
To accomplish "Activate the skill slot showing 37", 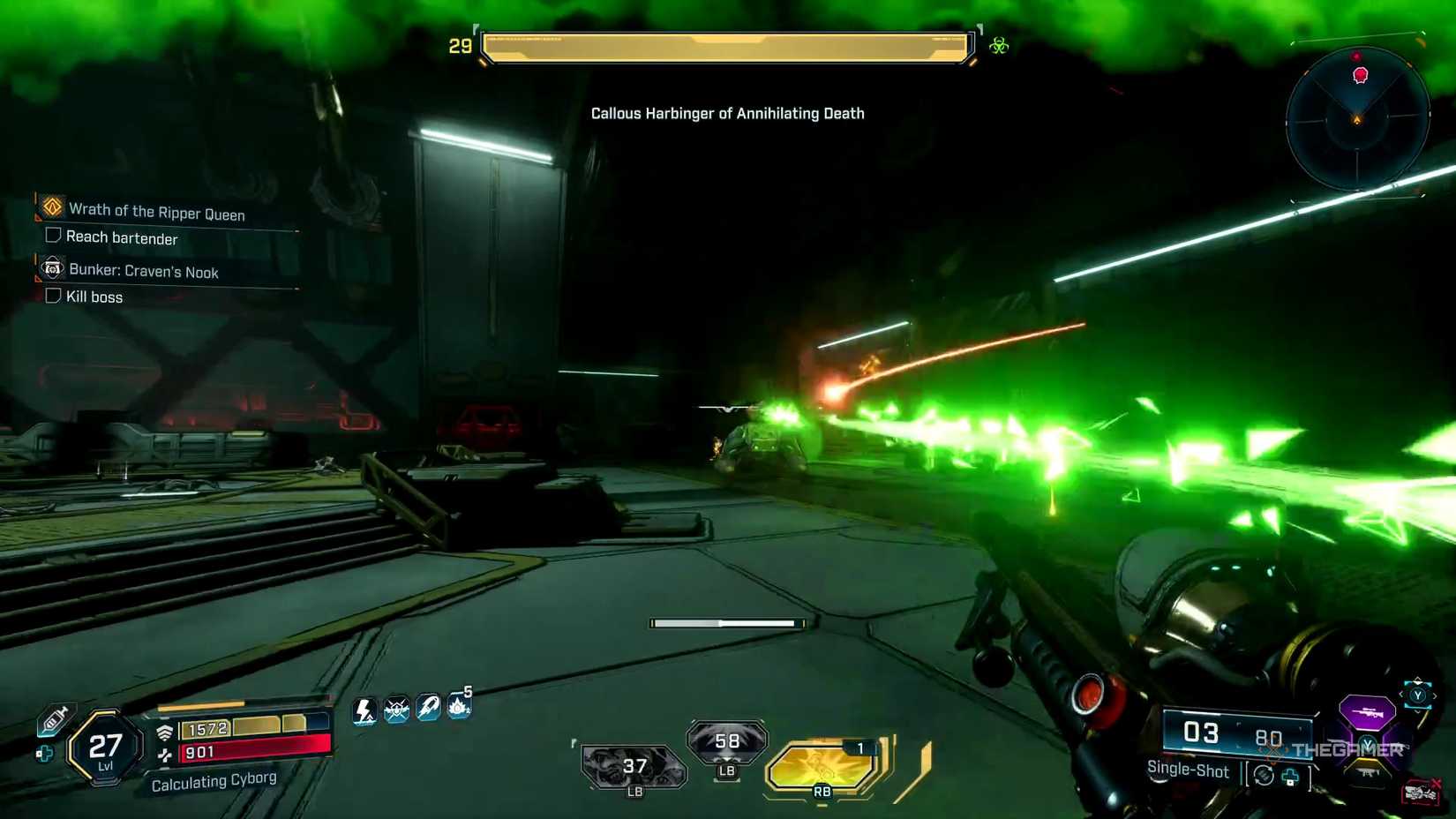I will pos(634,766).
